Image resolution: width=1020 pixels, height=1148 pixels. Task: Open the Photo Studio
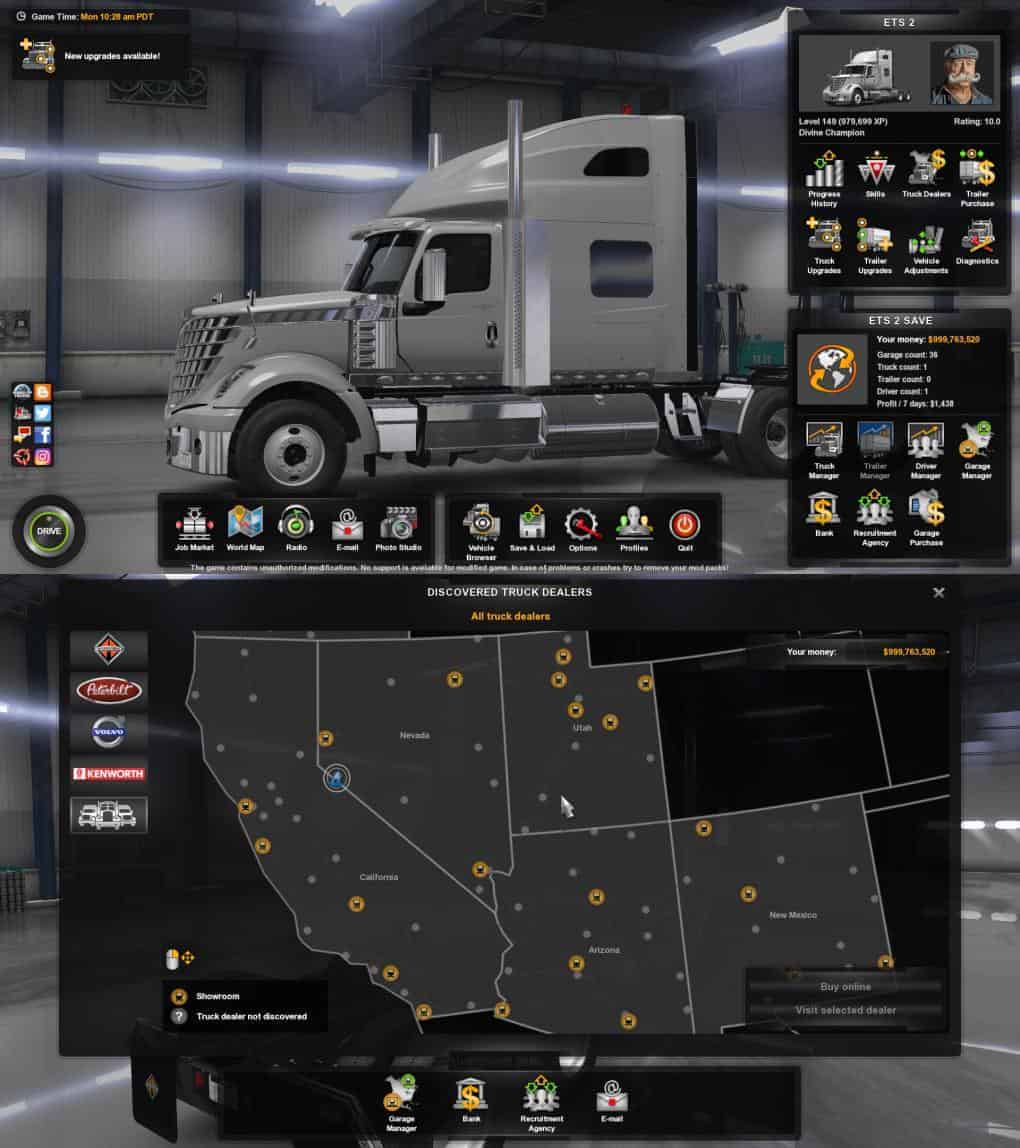(398, 526)
